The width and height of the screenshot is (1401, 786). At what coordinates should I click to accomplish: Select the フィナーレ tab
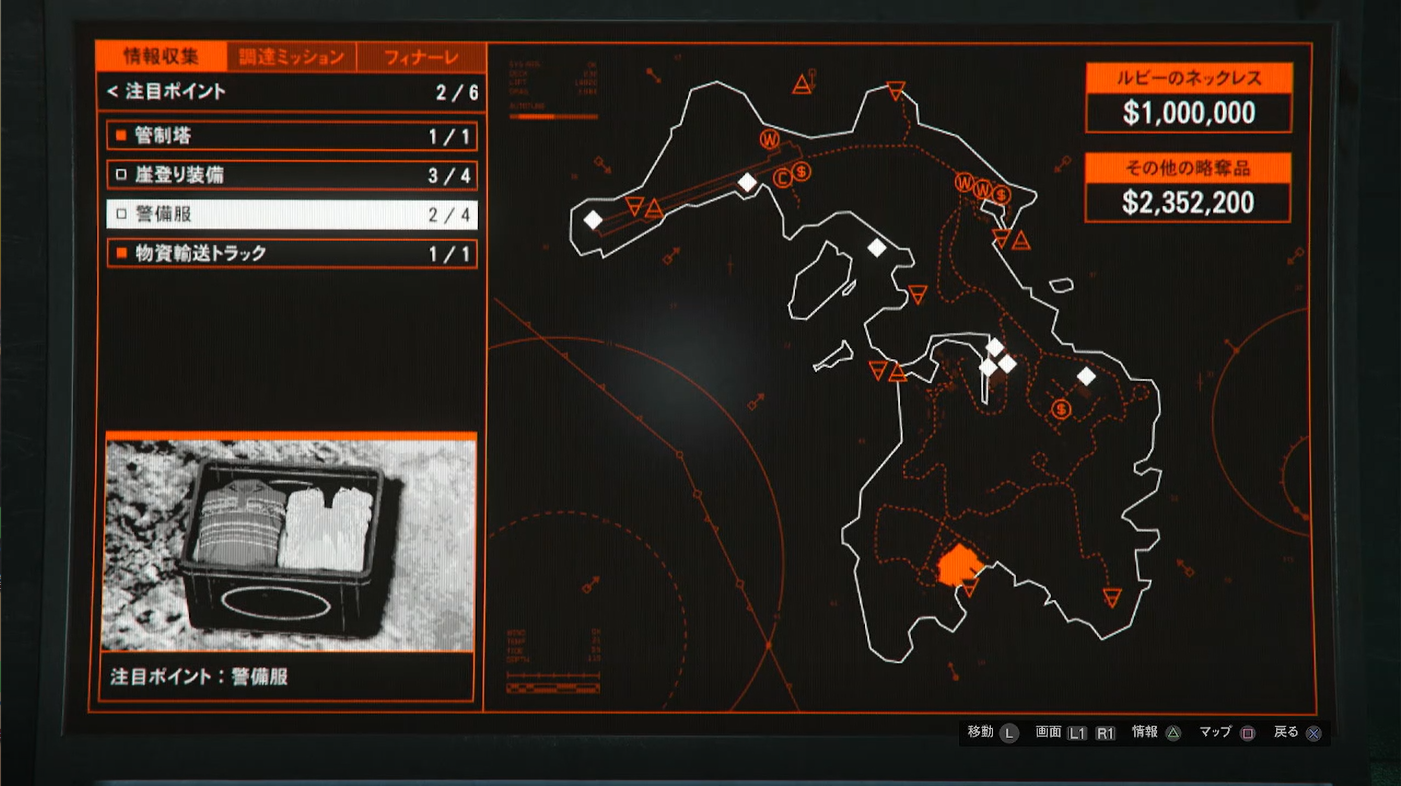click(x=421, y=57)
